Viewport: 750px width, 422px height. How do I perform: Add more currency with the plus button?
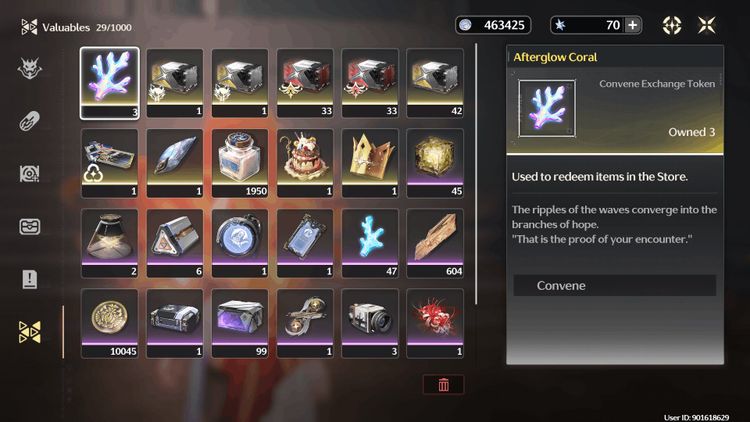coord(632,25)
